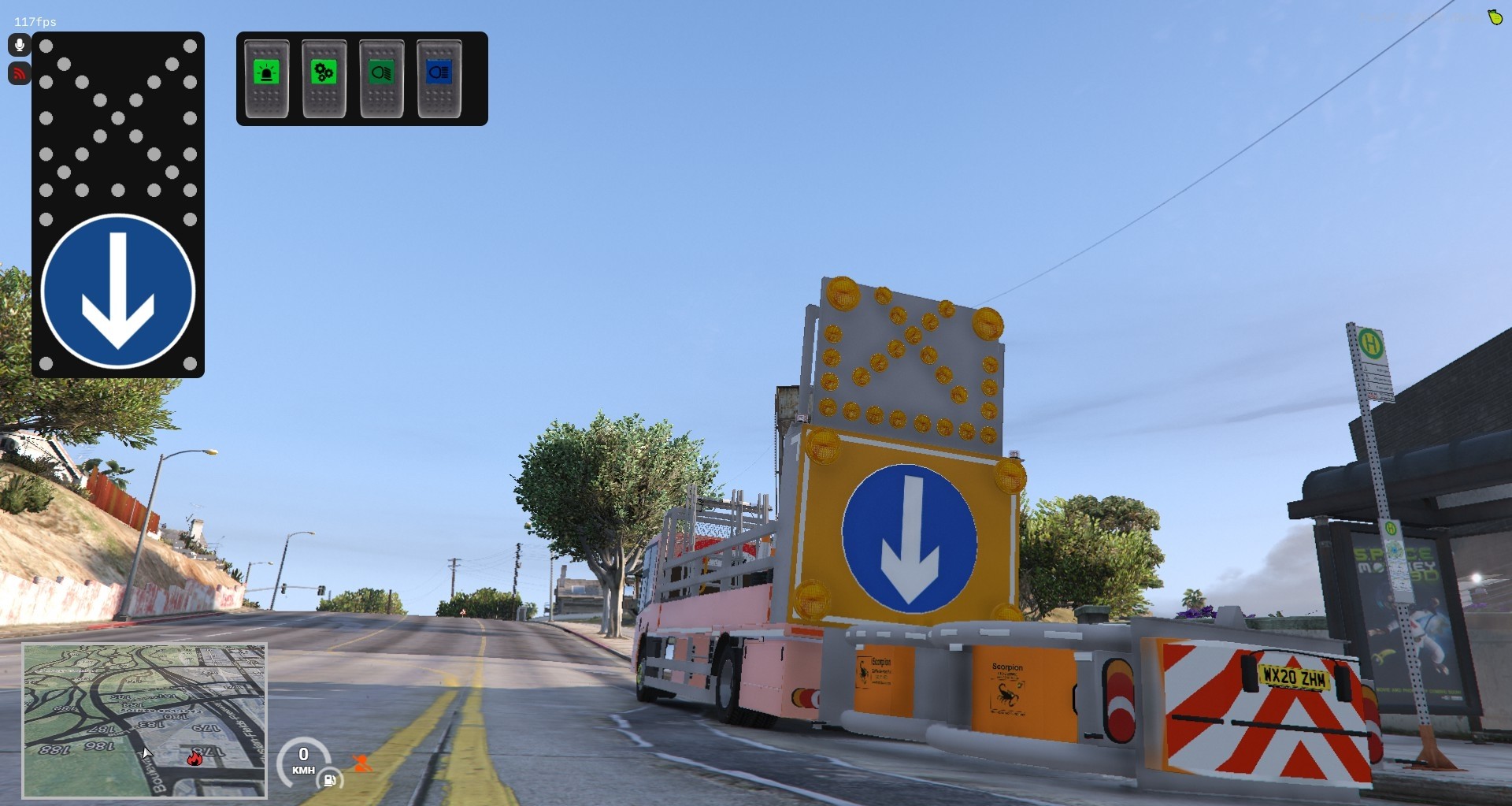Toggle the emergency beacon rocker switch
Image resolution: width=1512 pixels, height=806 pixels.
point(266,76)
